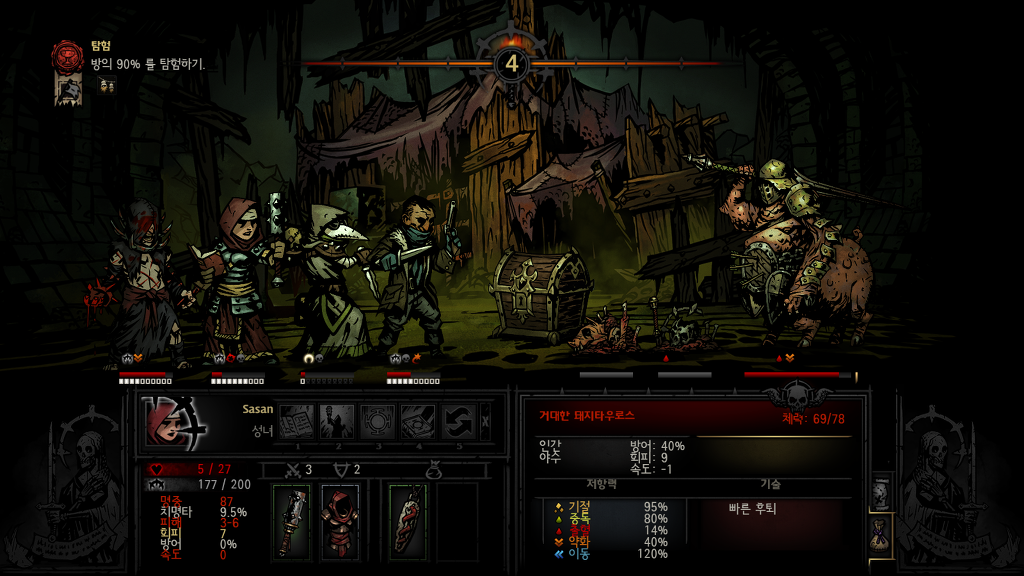Image resolution: width=1024 pixels, height=576 pixels.
Task: Click the move/swap position arrows skill
Action: (460, 422)
